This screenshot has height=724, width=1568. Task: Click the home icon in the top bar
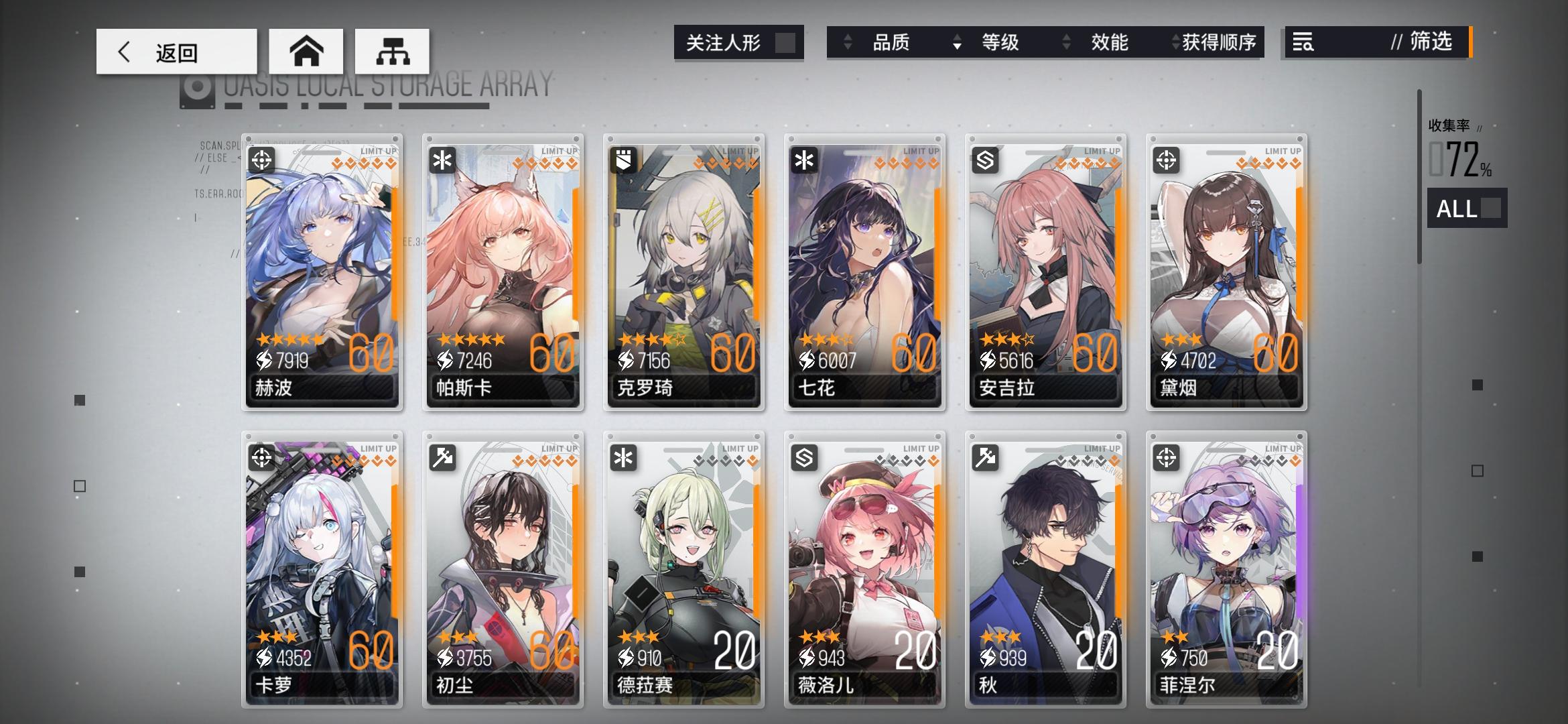[x=307, y=51]
